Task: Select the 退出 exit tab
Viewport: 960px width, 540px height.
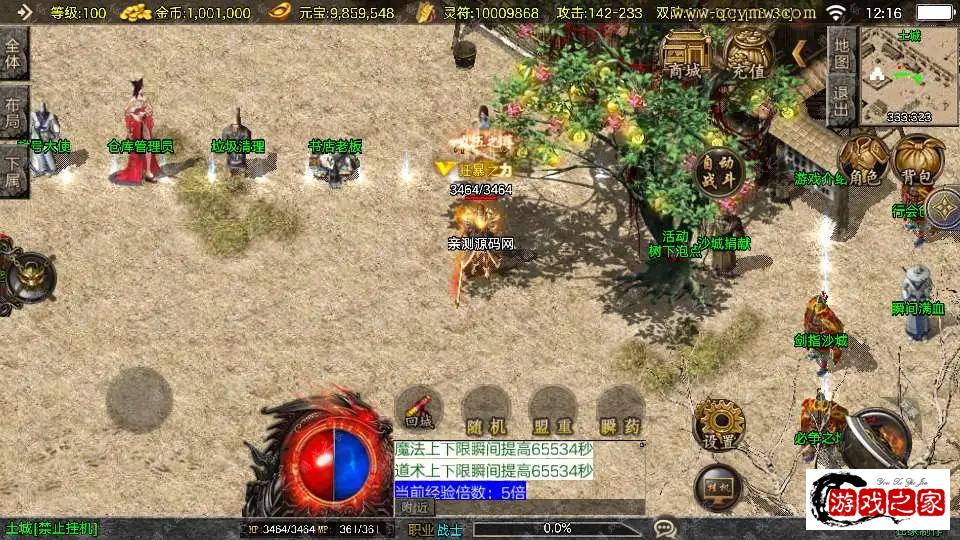Action: pyautogui.click(x=842, y=100)
